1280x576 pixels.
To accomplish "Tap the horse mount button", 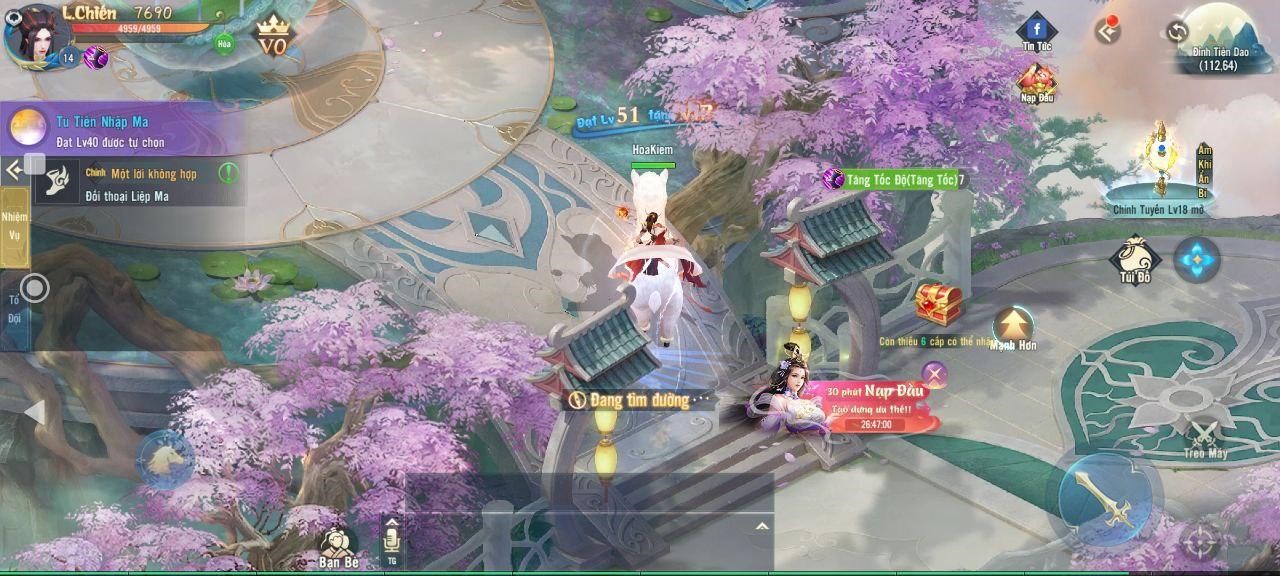I will pyautogui.click(x=164, y=460).
